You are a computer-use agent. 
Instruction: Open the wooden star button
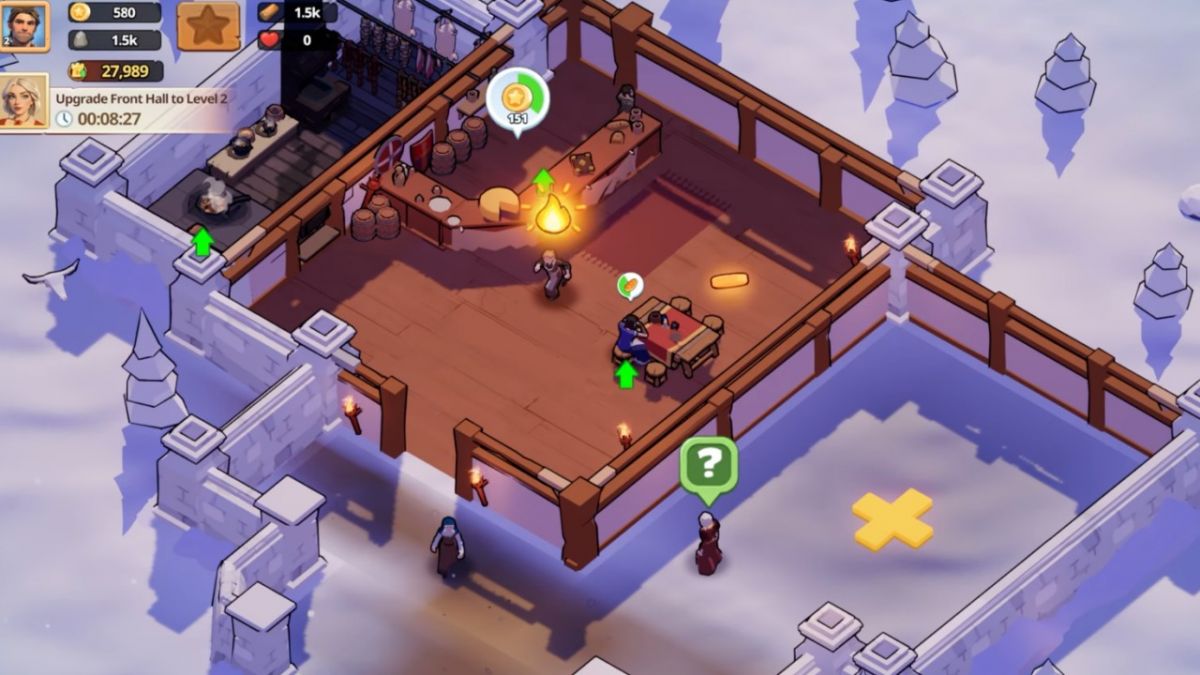click(208, 26)
